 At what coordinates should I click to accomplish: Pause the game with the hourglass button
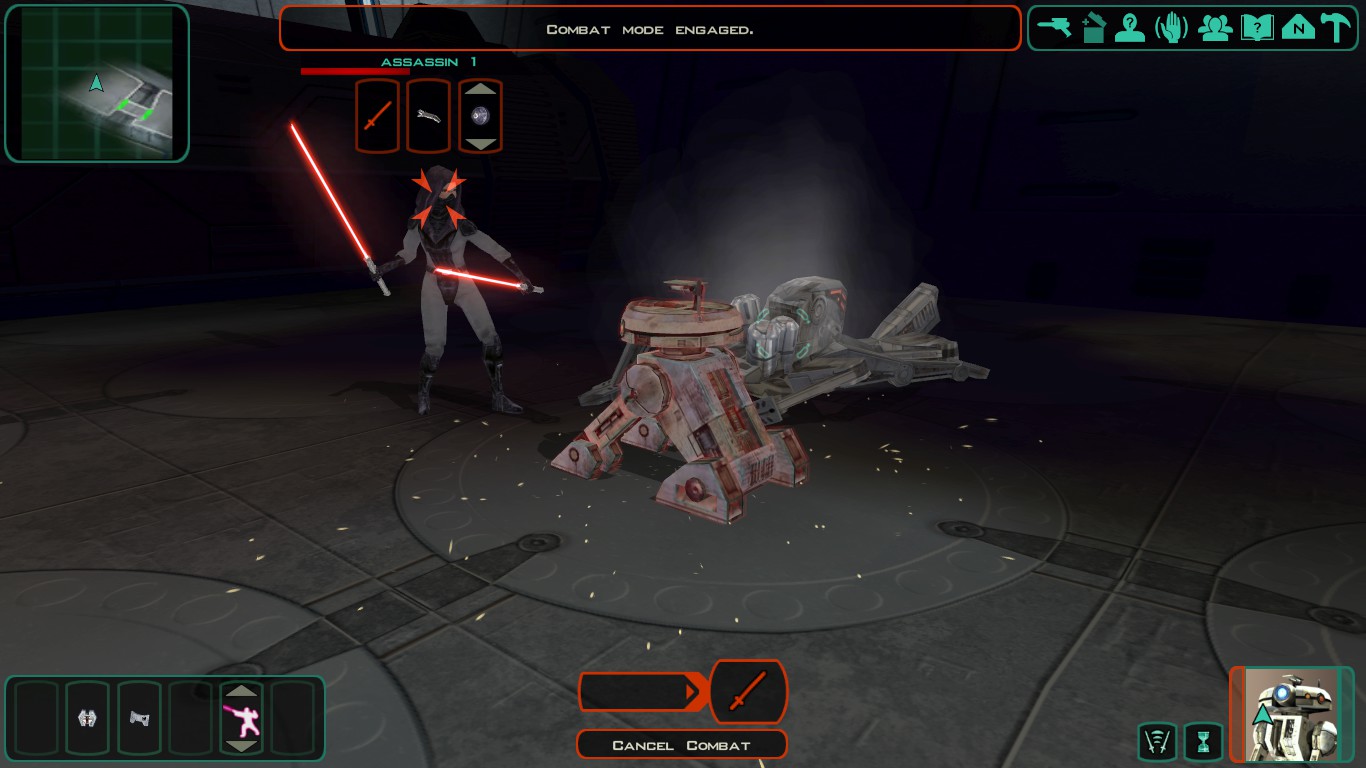click(1202, 742)
